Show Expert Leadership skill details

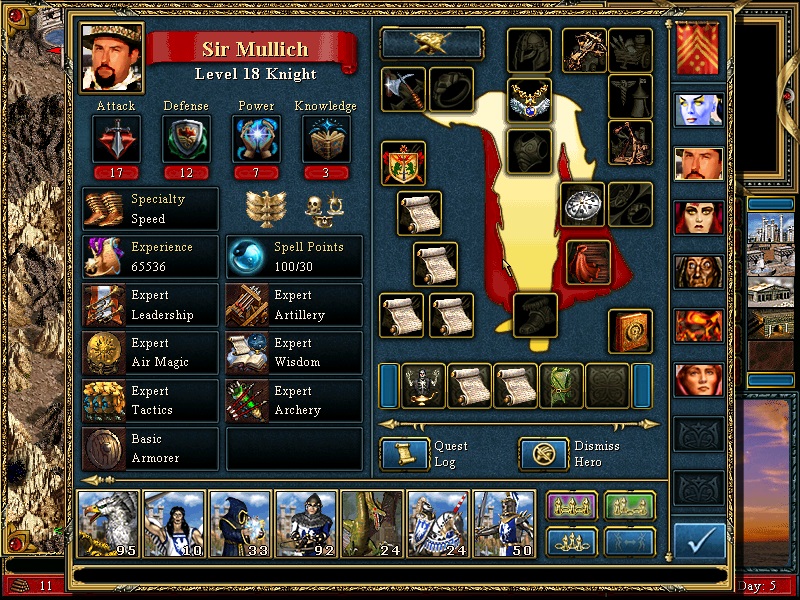click(x=150, y=304)
